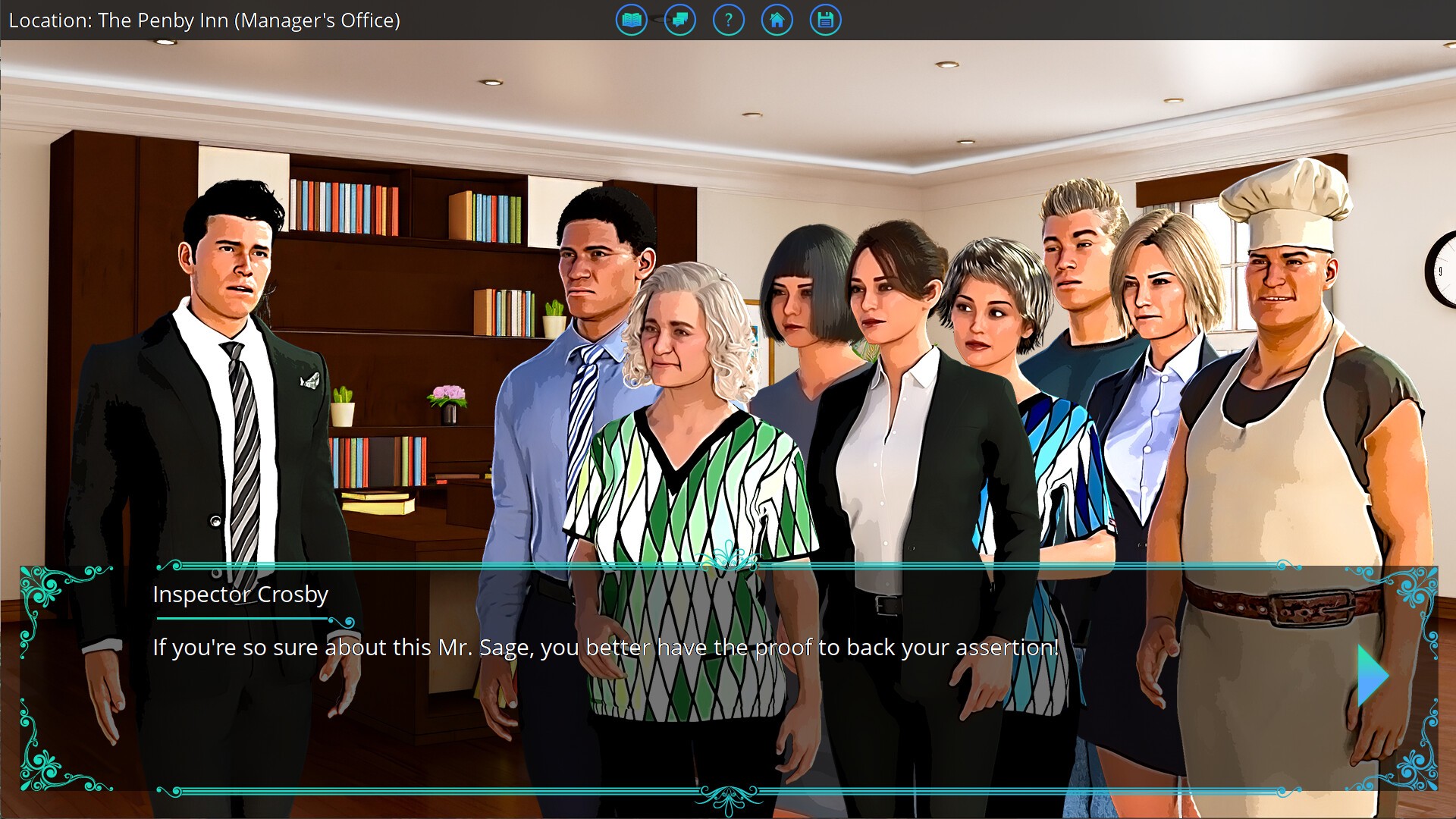Viewport: 1456px width, 819px height.
Task: Show the dialogue history speech bubbles
Action: [679, 20]
